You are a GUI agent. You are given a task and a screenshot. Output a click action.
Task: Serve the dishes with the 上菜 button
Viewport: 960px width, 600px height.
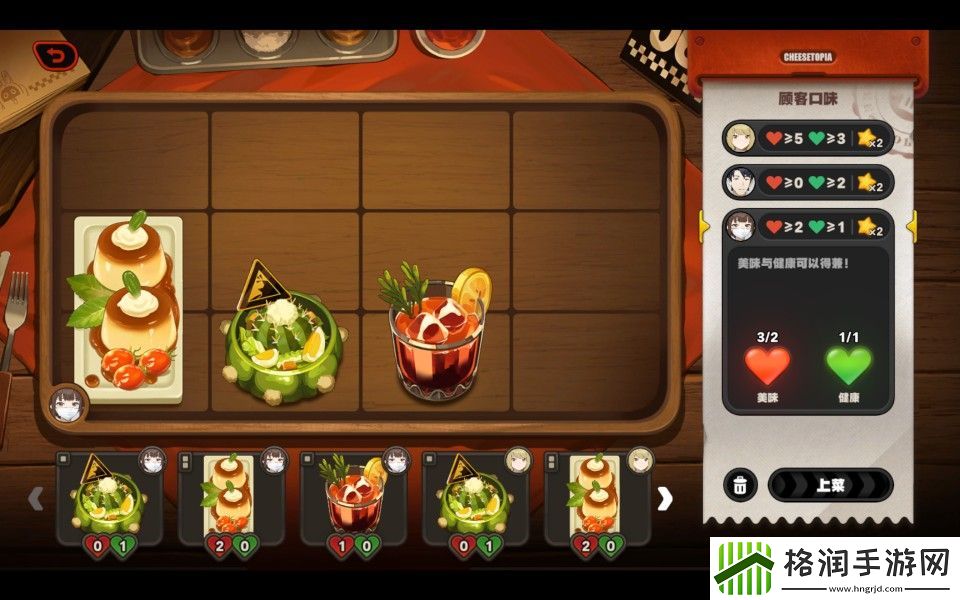pyautogui.click(x=829, y=485)
